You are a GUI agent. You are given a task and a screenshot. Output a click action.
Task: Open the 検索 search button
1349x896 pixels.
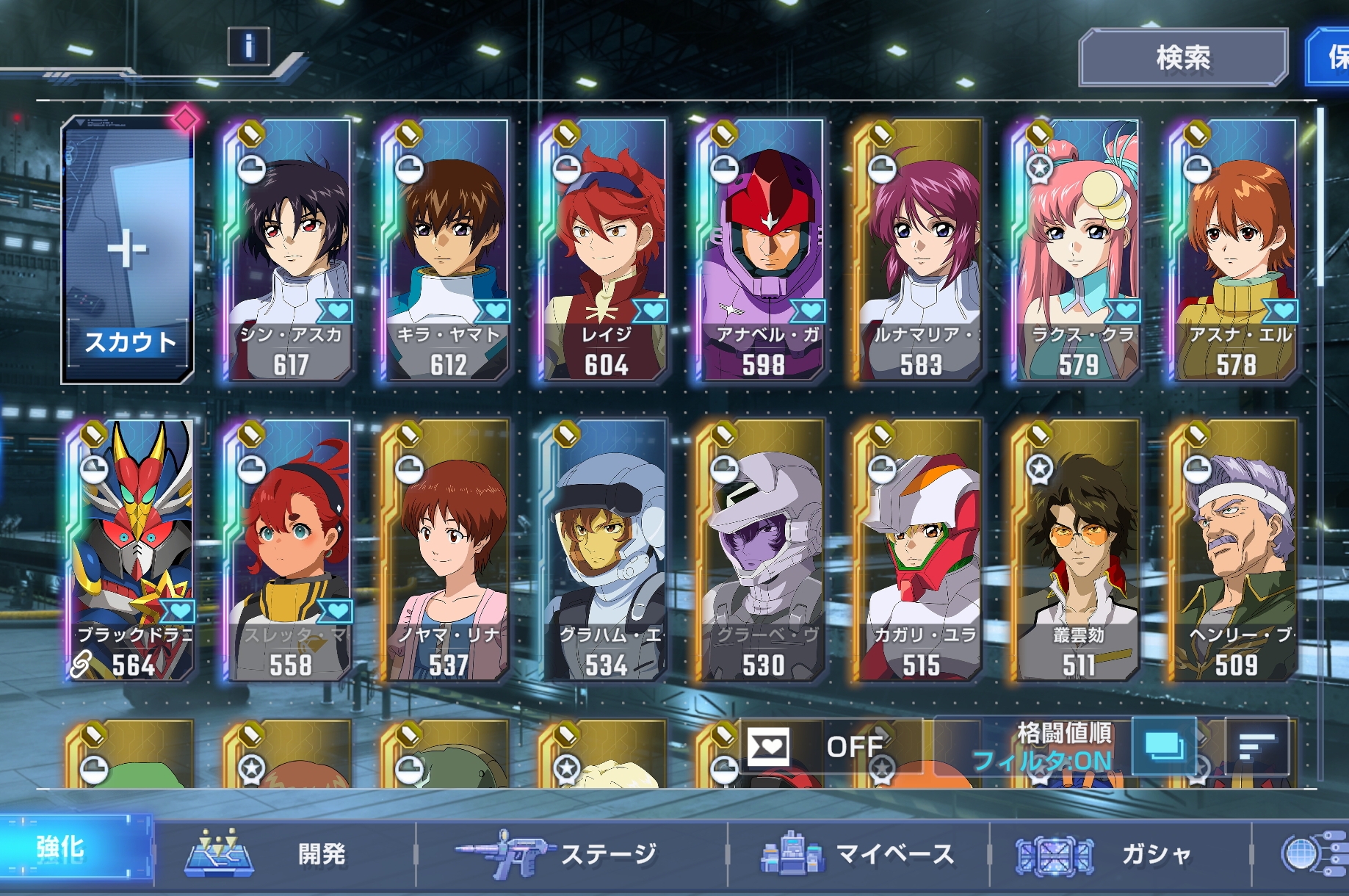tap(1183, 57)
